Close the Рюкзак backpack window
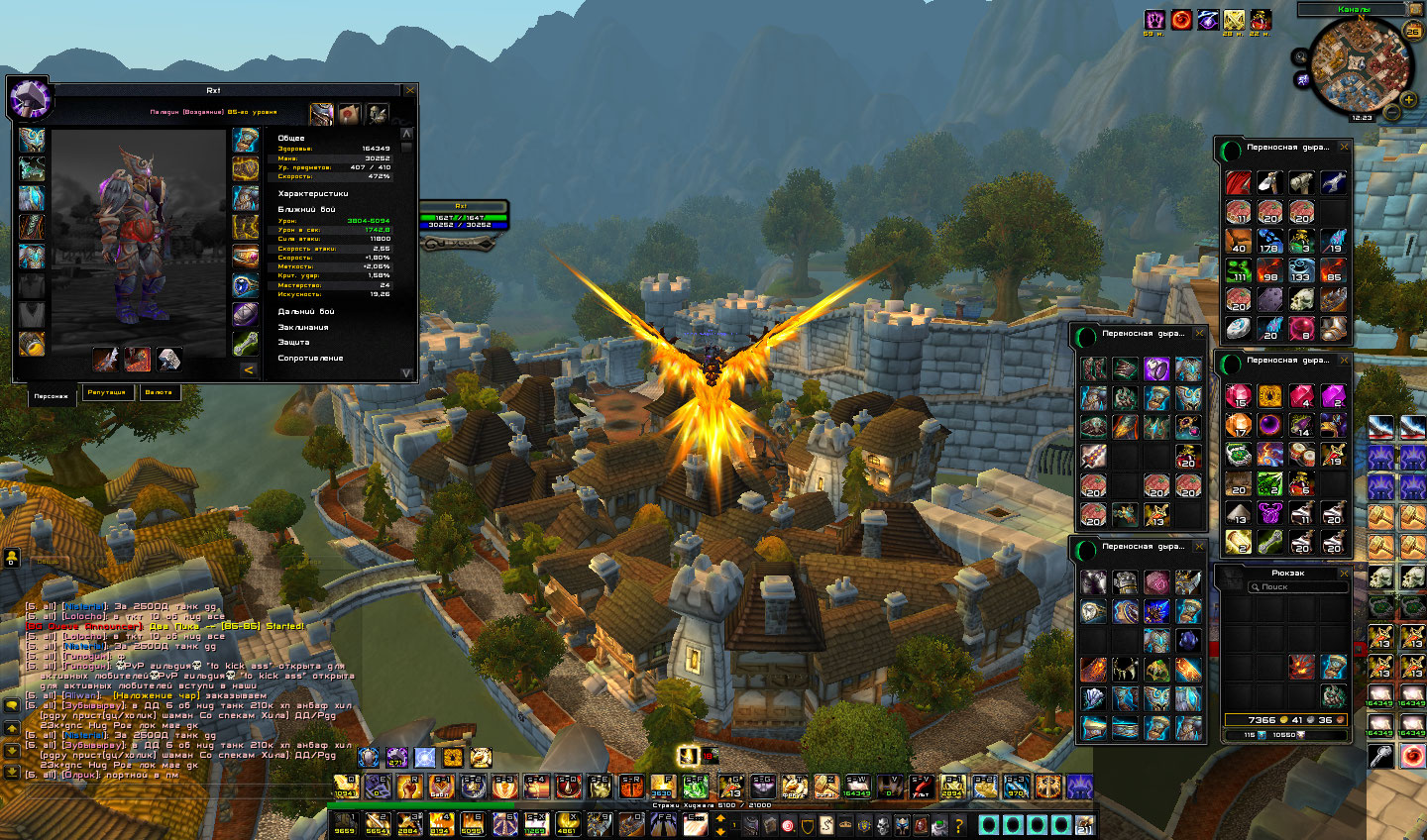1427x840 pixels. 1345,573
